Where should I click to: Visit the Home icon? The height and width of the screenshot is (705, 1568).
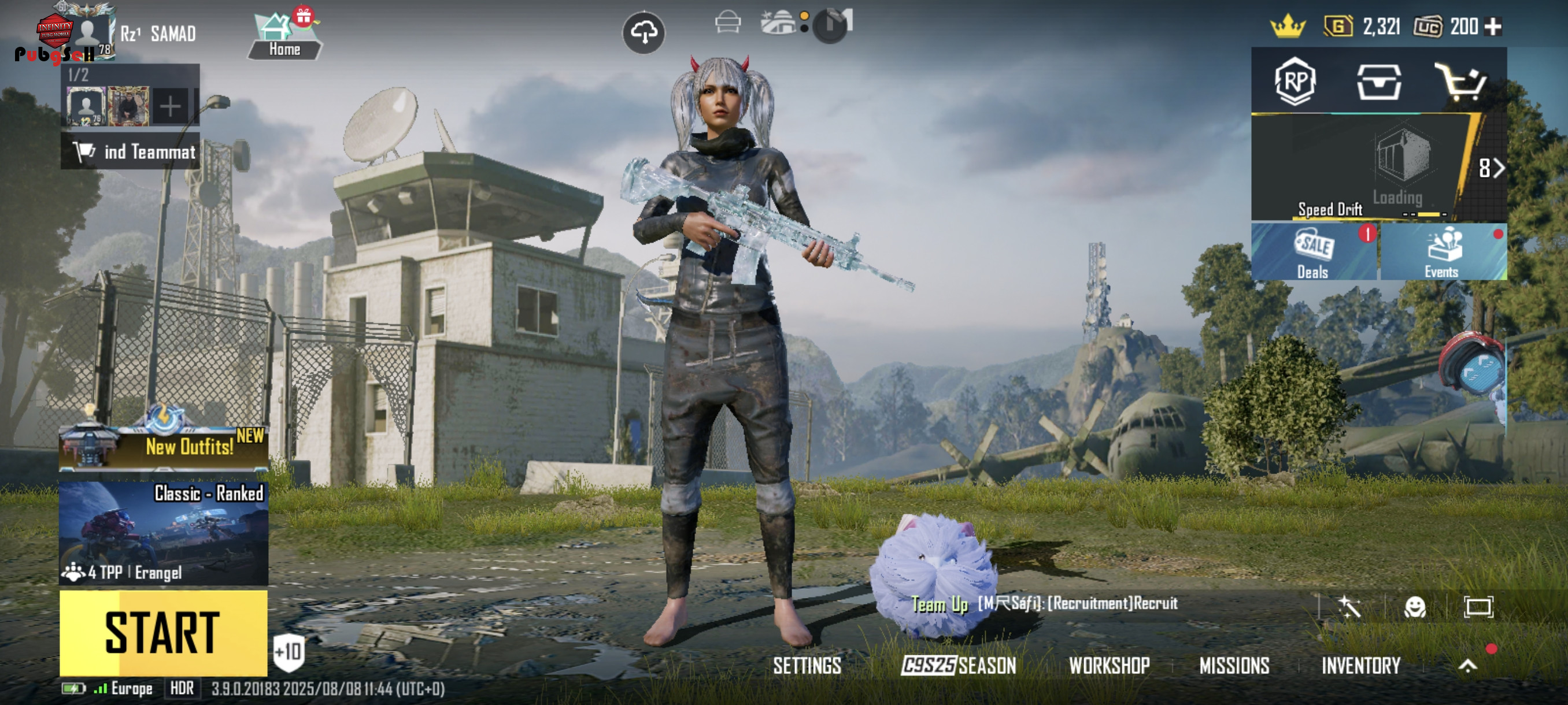coord(284,36)
